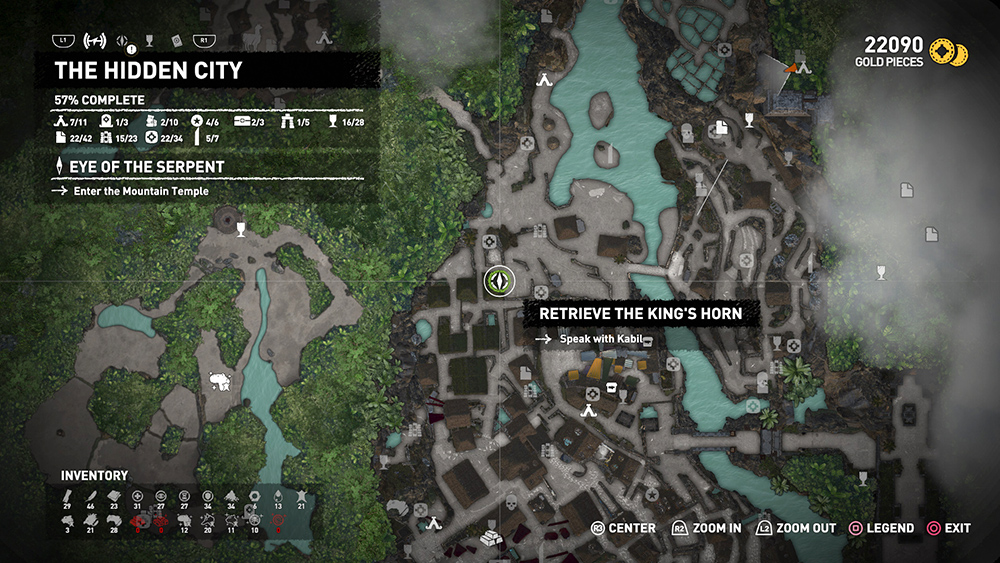The width and height of the screenshot is (1000, 563).
Task: Open the card-shaped artifacts tab
Action: (176, 41)
